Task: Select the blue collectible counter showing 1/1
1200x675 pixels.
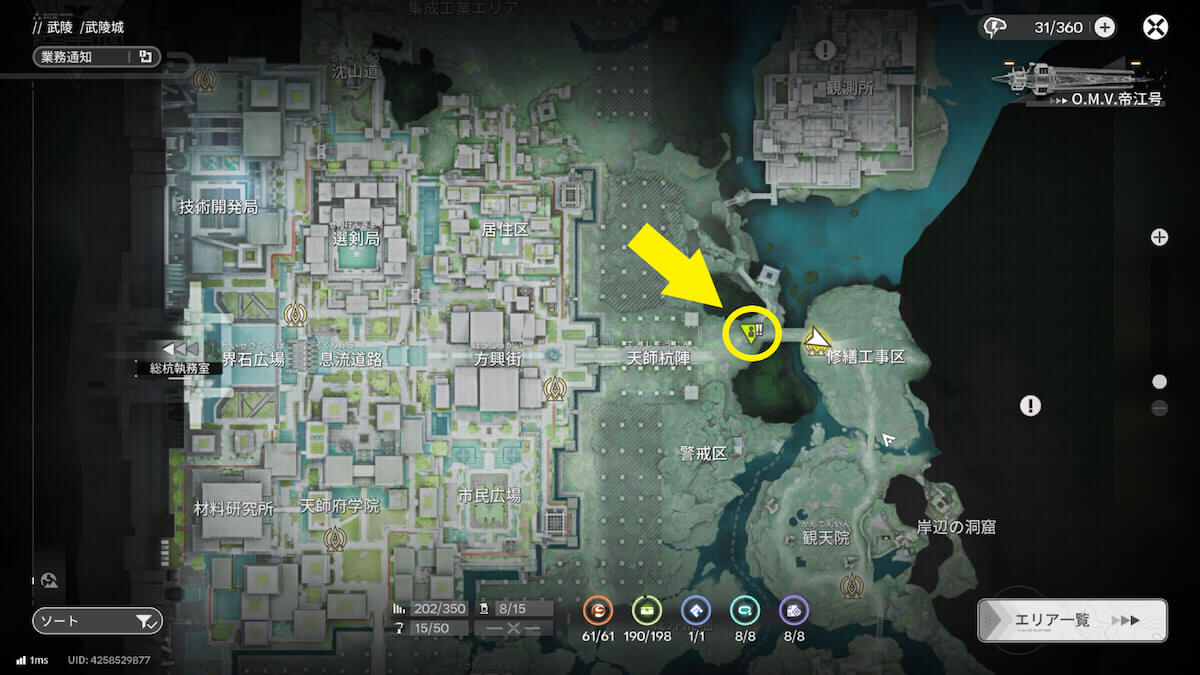Action: click(695, 609)
